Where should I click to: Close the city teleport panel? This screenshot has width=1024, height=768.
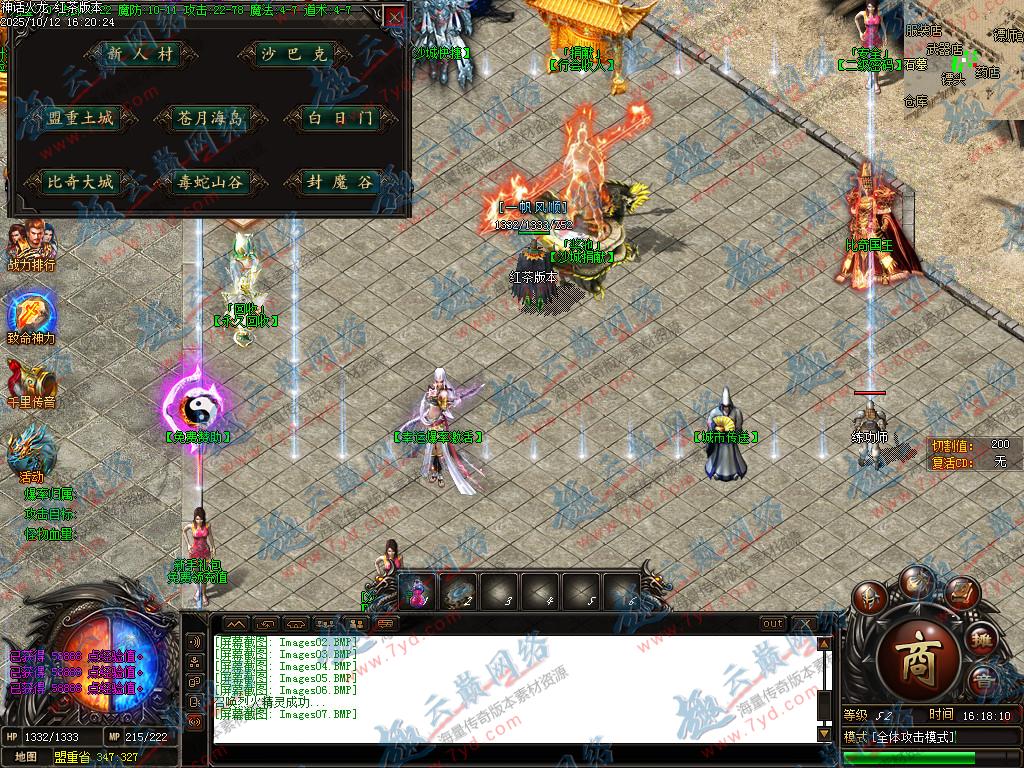(395, 17)
